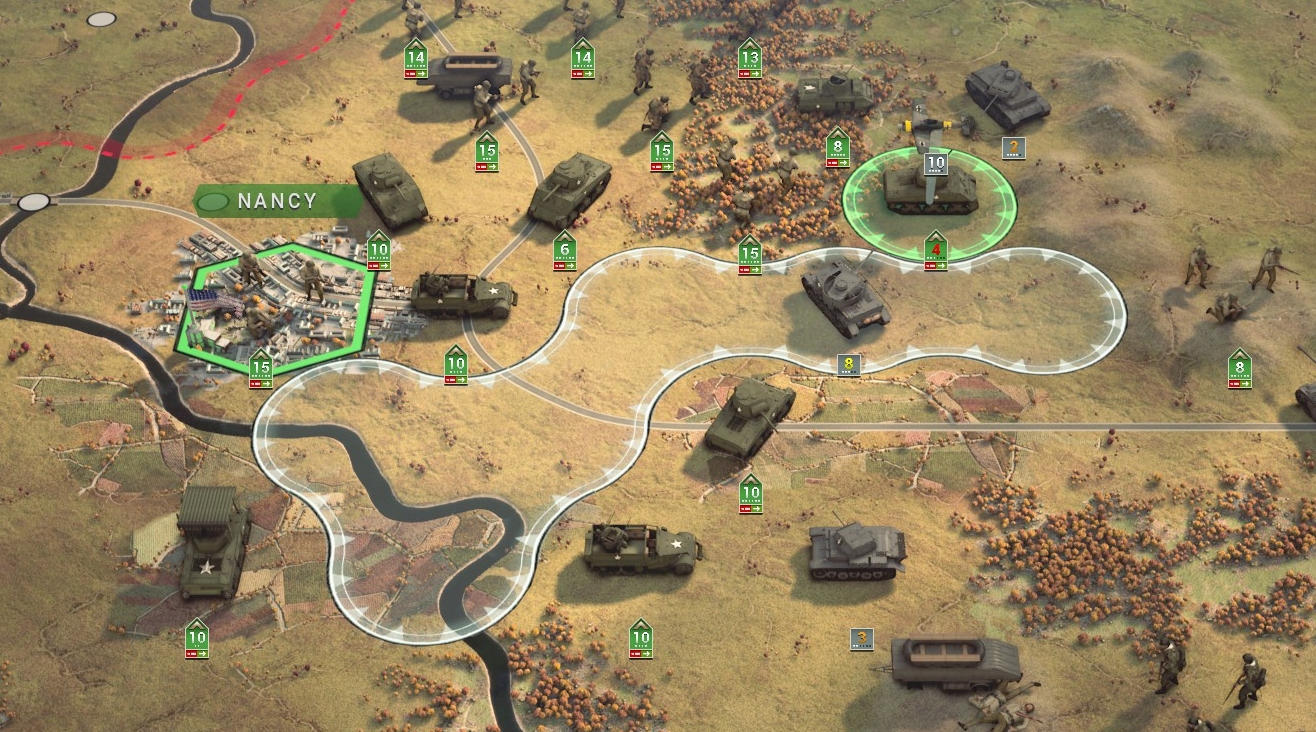
Task: Click the badge with red number 4
Action: [935, 251]
